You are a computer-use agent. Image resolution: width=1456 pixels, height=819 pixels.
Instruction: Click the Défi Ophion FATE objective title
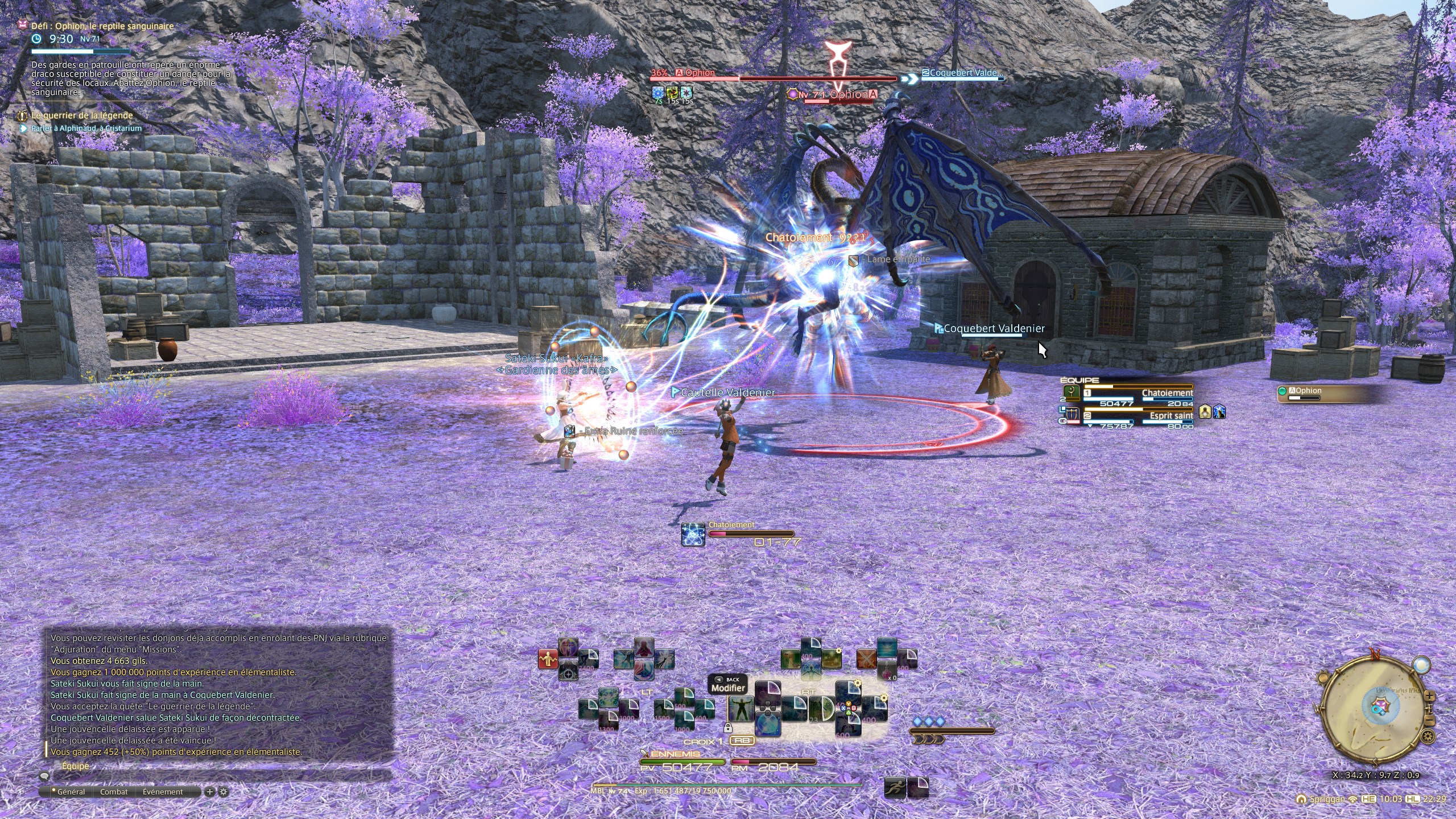click(x=102, y=26)
